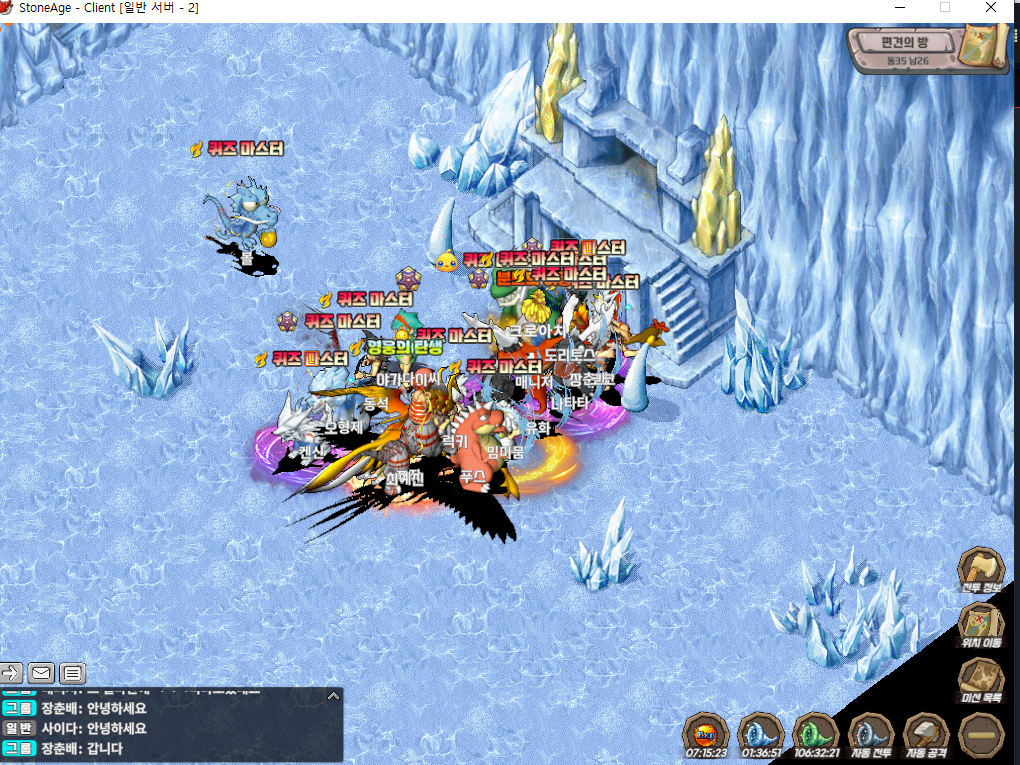Image resolution: width=1020 pixels, height=765 pixels.
Task: Collapse the menu with the minus bar button
Action: click(x=980, y=735)
